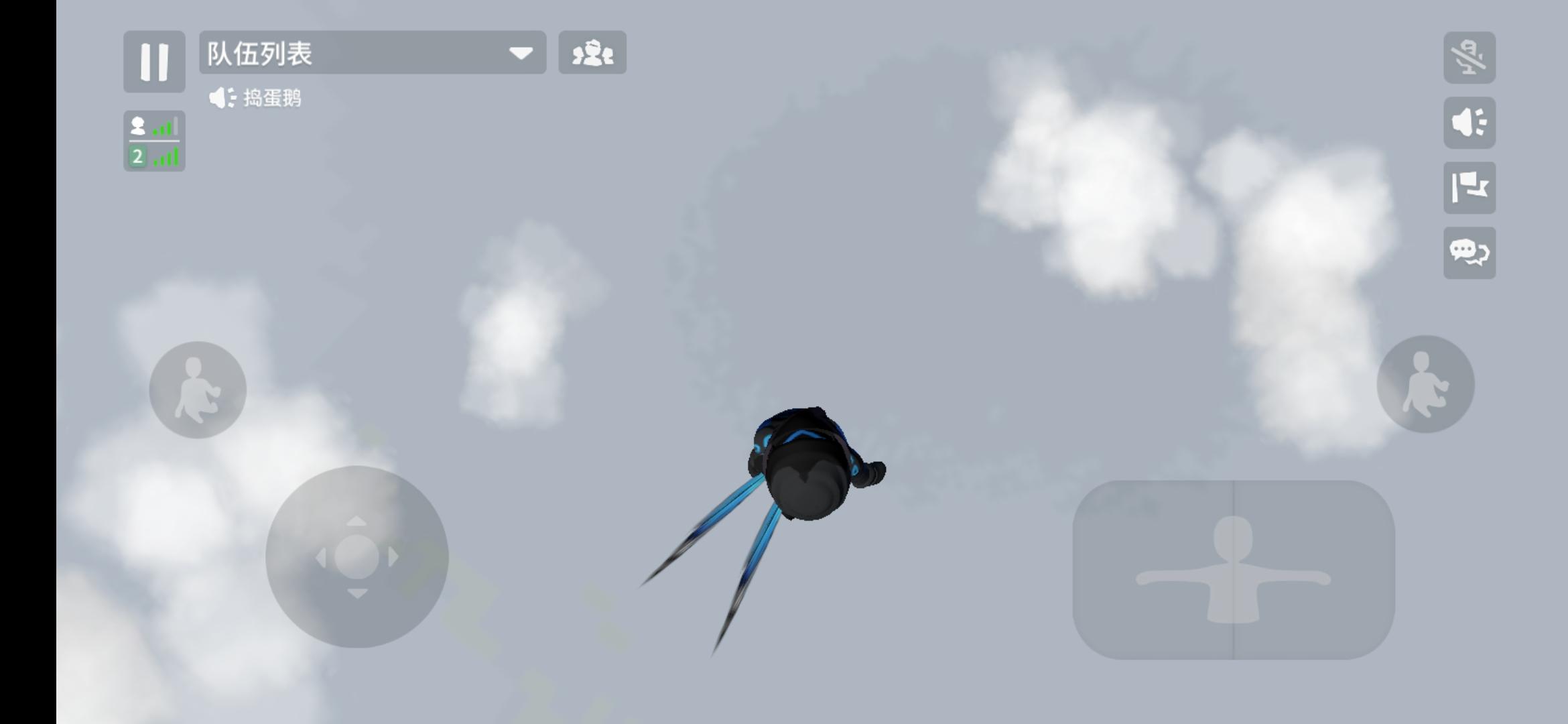Viewport: 1568px width, 724px height.
Task: Open the in-game chat bubble icon
Action: [1469, 253]
